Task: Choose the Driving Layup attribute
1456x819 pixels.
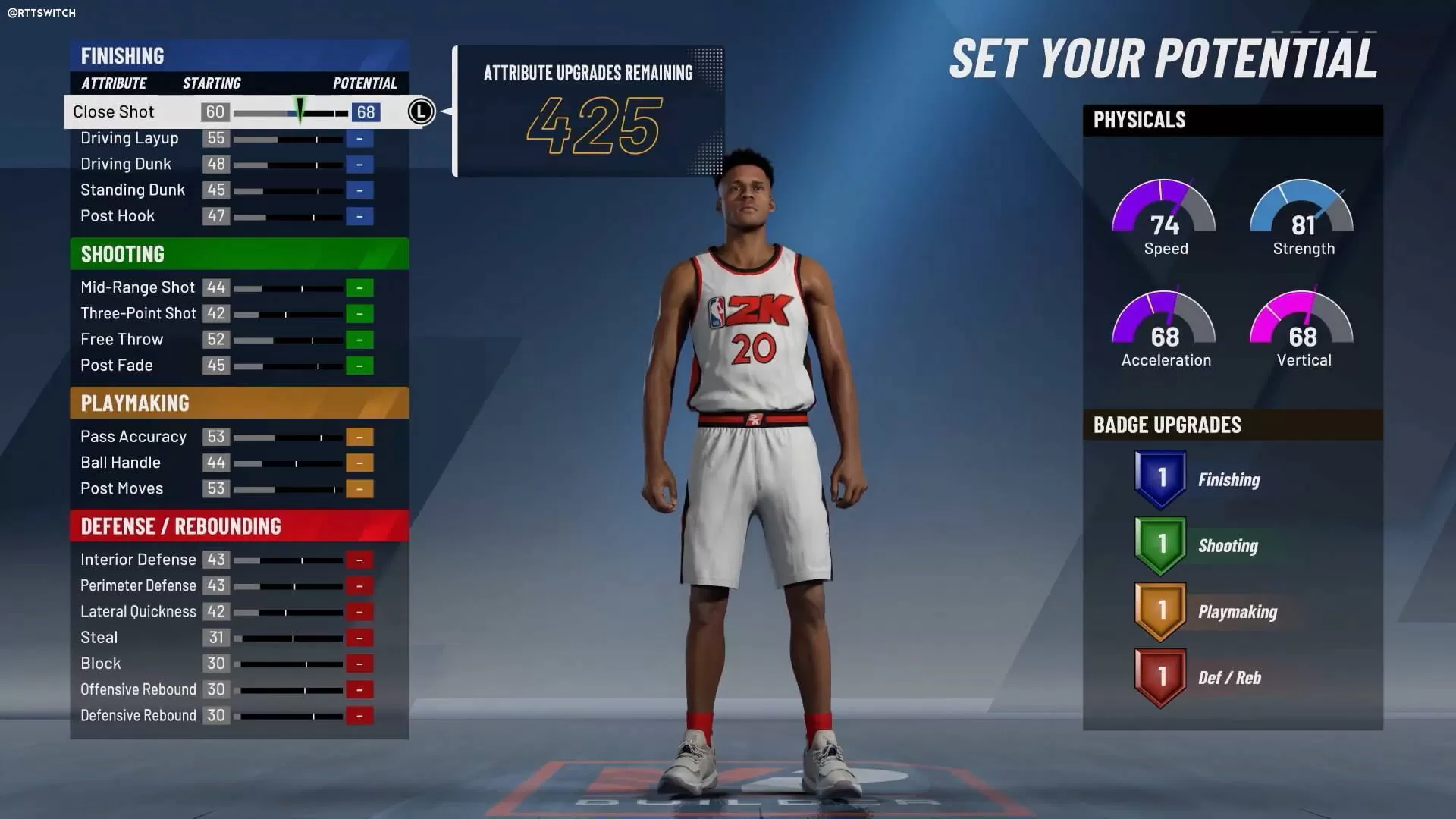Action: click(130, 138)
